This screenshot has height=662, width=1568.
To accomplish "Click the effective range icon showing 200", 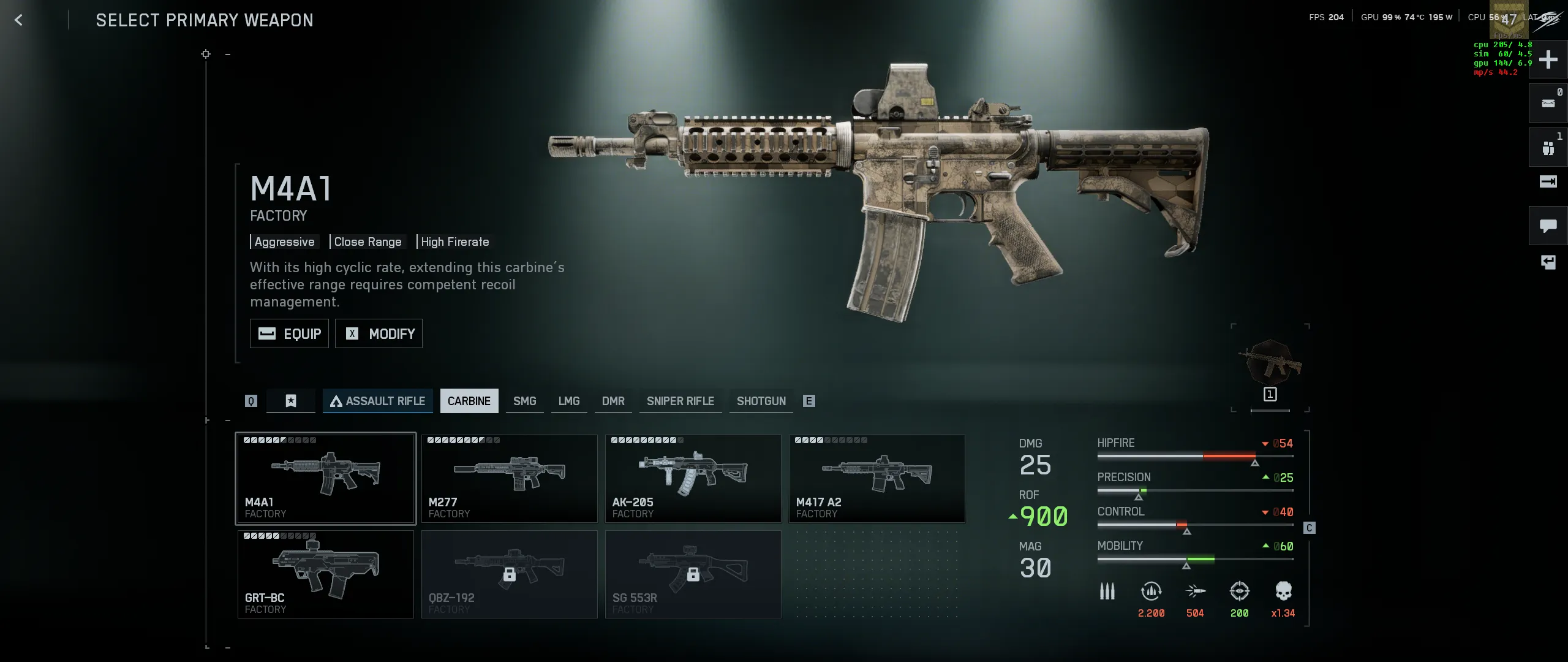I will click(1239, 590).
